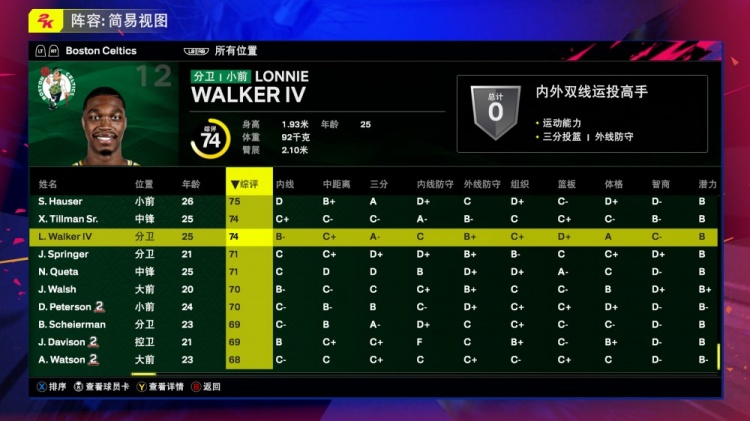Open the 所有位置 position filter
The height and width of the screenshot is (421, 750).
[x=235, y=50]
